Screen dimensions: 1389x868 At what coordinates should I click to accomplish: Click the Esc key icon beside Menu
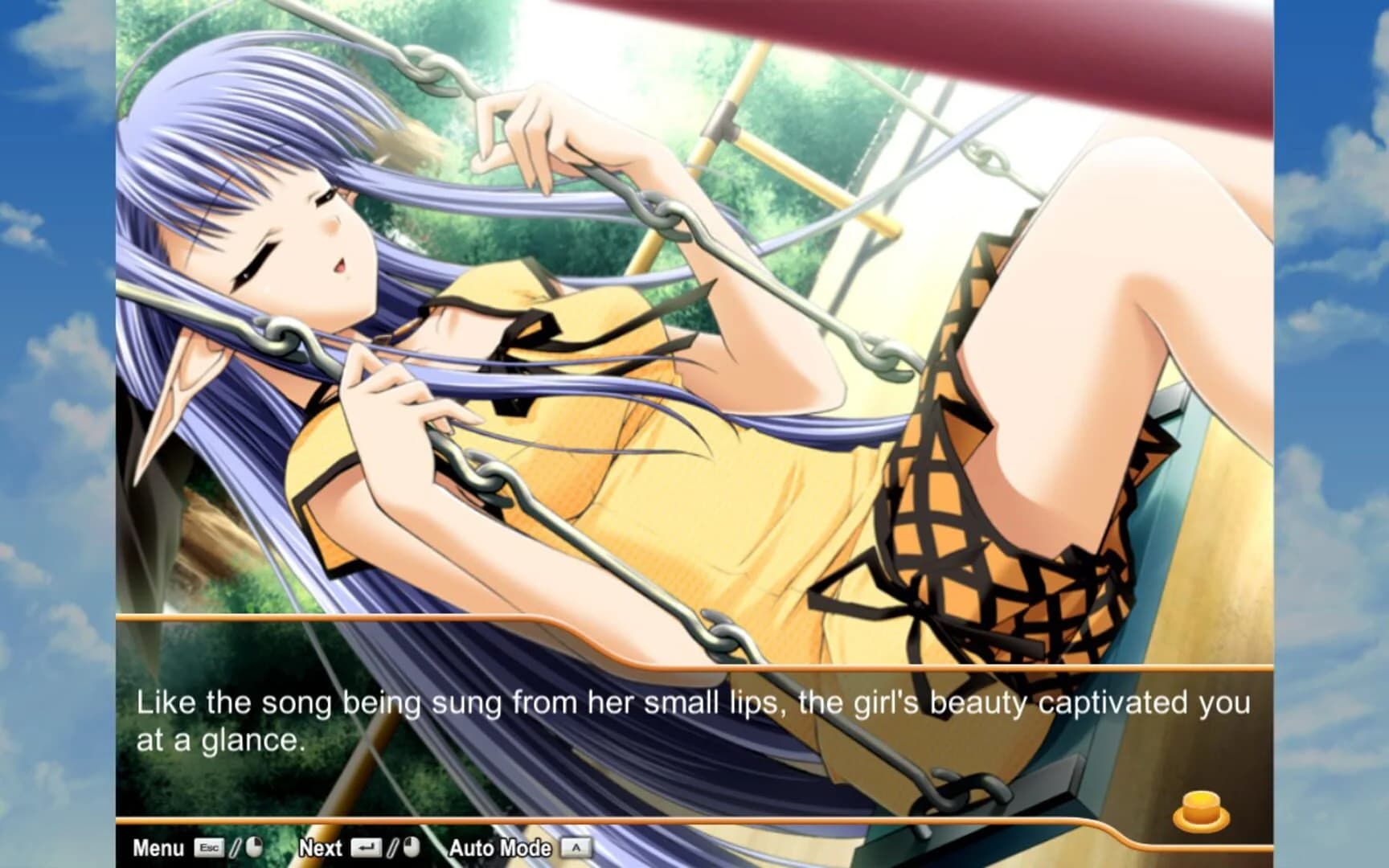point(211,846)
